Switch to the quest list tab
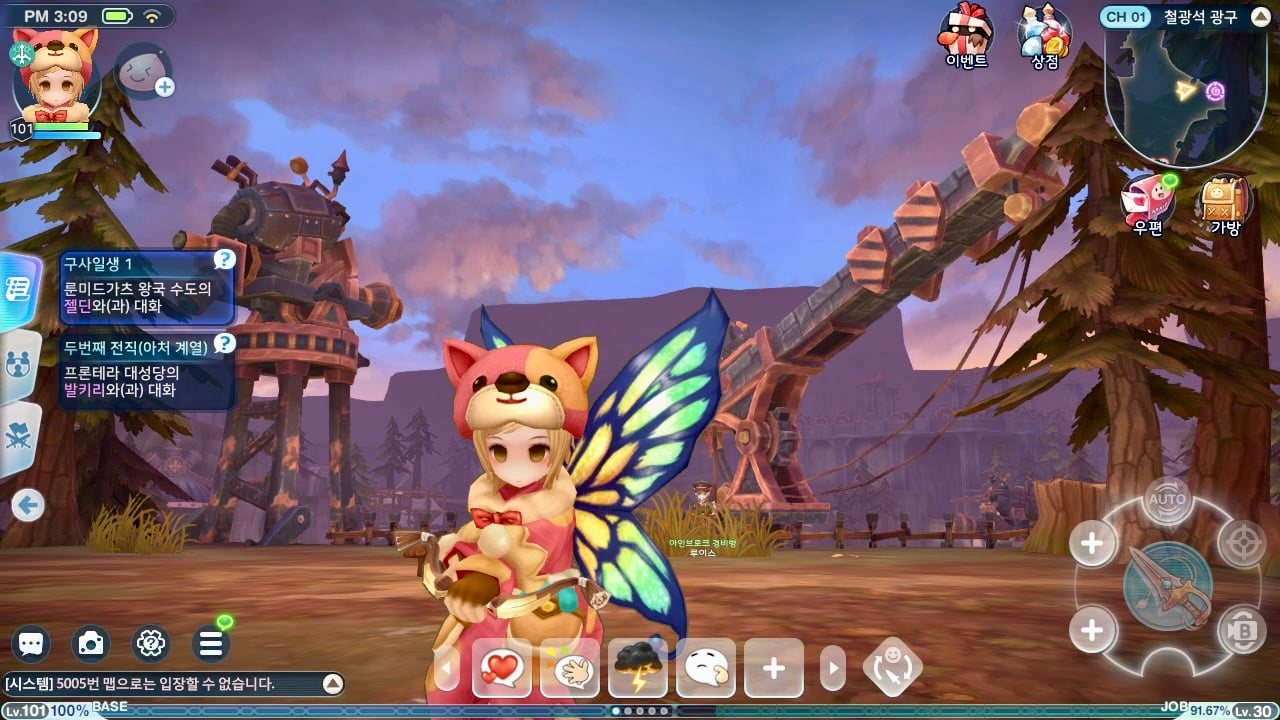1280x720 pixels. point(18,290)
